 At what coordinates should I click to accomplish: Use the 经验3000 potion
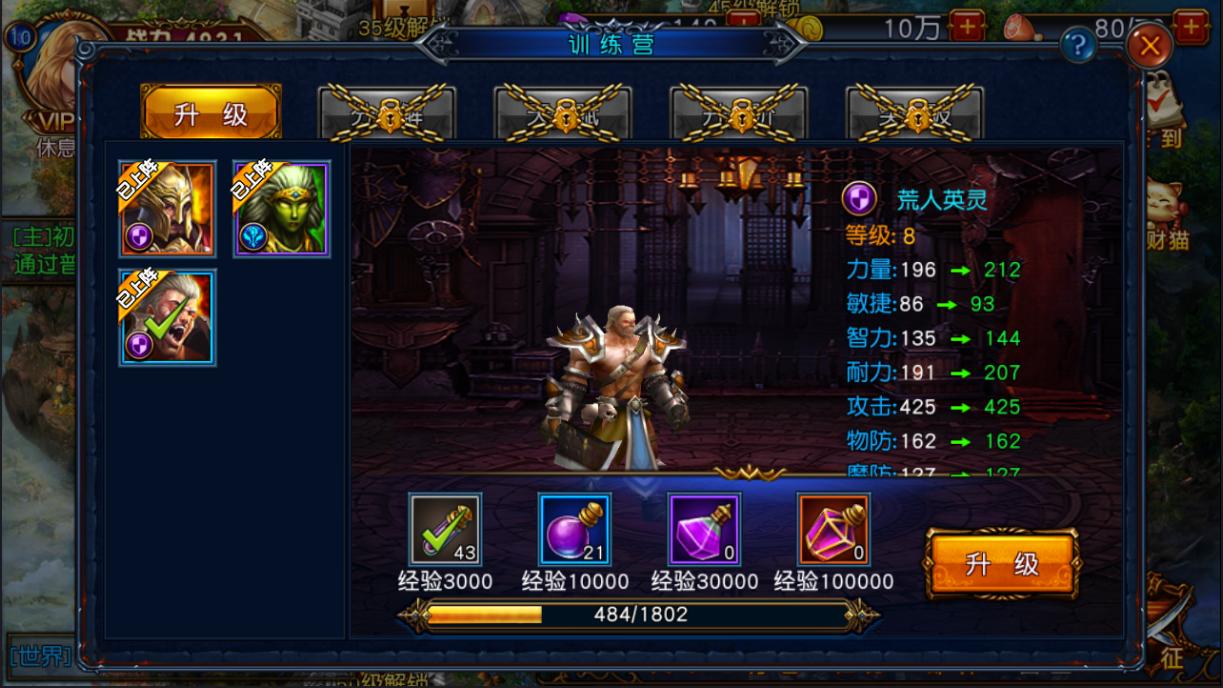tap(445, 529)
